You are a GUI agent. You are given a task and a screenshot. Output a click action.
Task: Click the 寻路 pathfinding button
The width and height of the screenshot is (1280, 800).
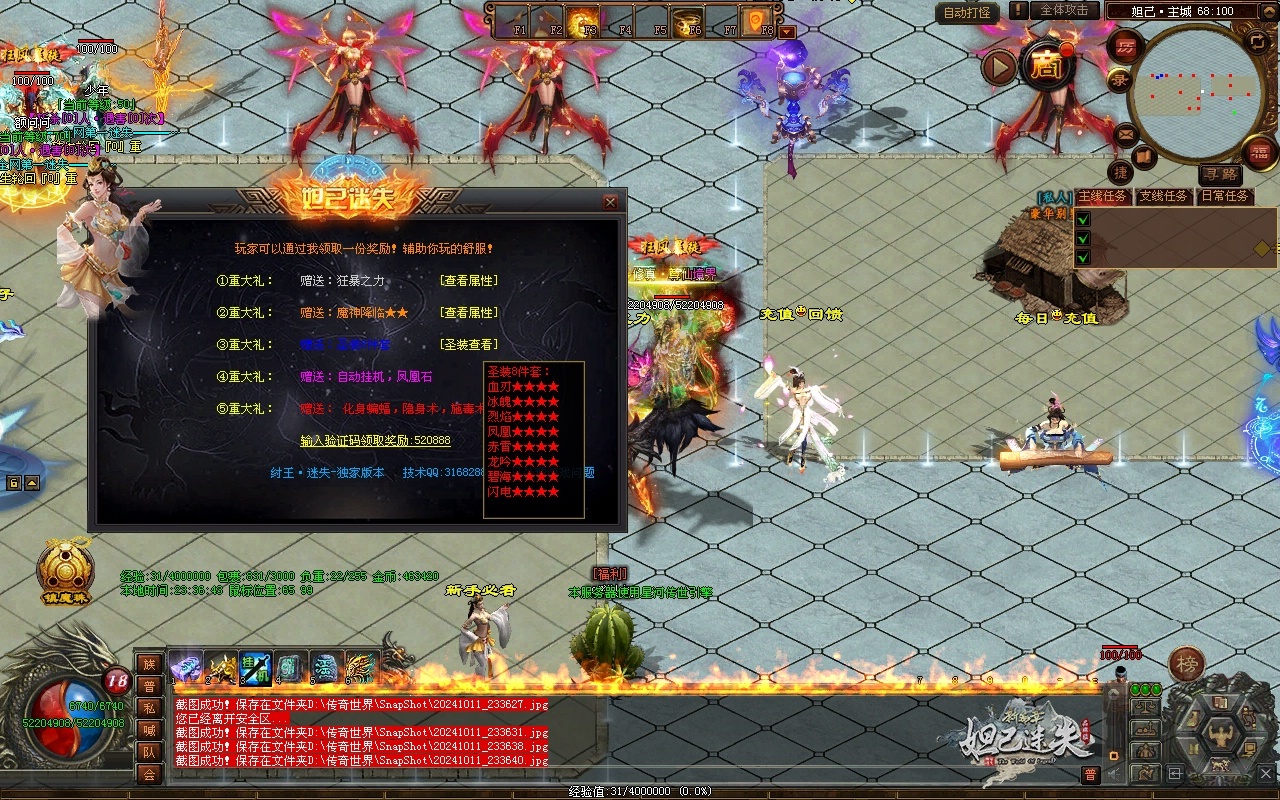coord(1219,175)
